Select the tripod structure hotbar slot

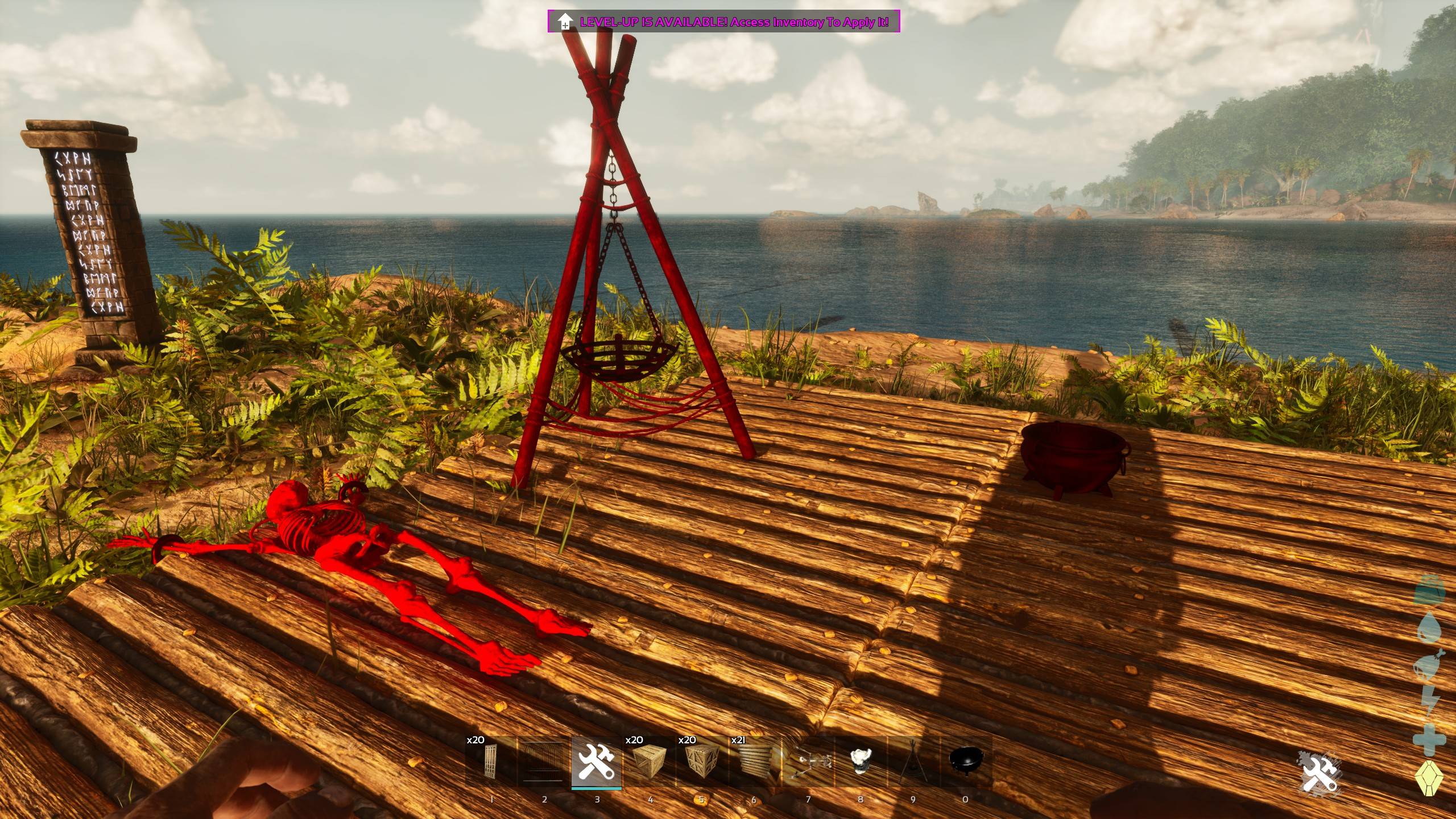click(x=913, y=761)
